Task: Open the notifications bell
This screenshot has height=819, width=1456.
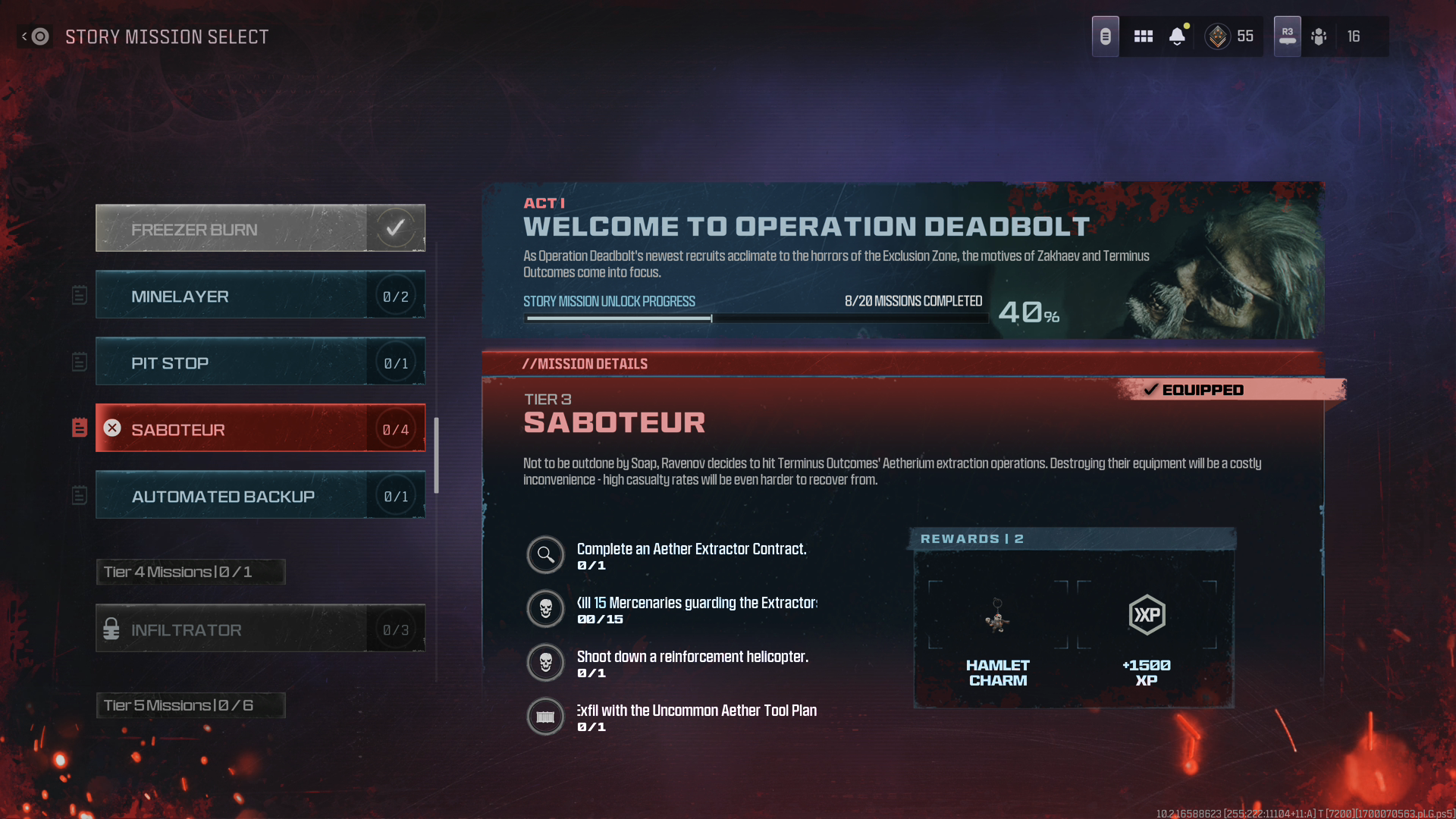Action: (1177, 36)
